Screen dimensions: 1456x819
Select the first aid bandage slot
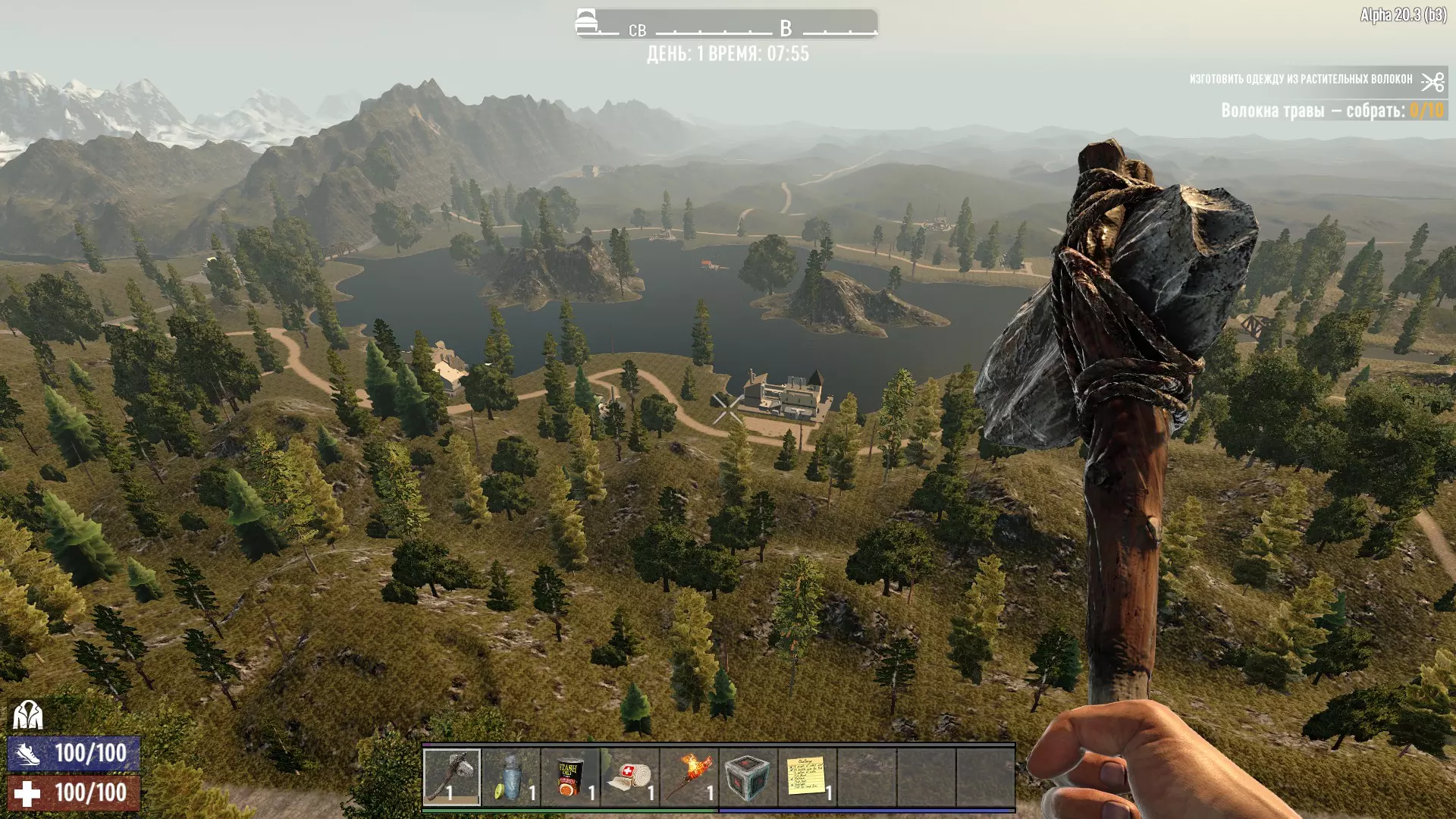[629, 777]
